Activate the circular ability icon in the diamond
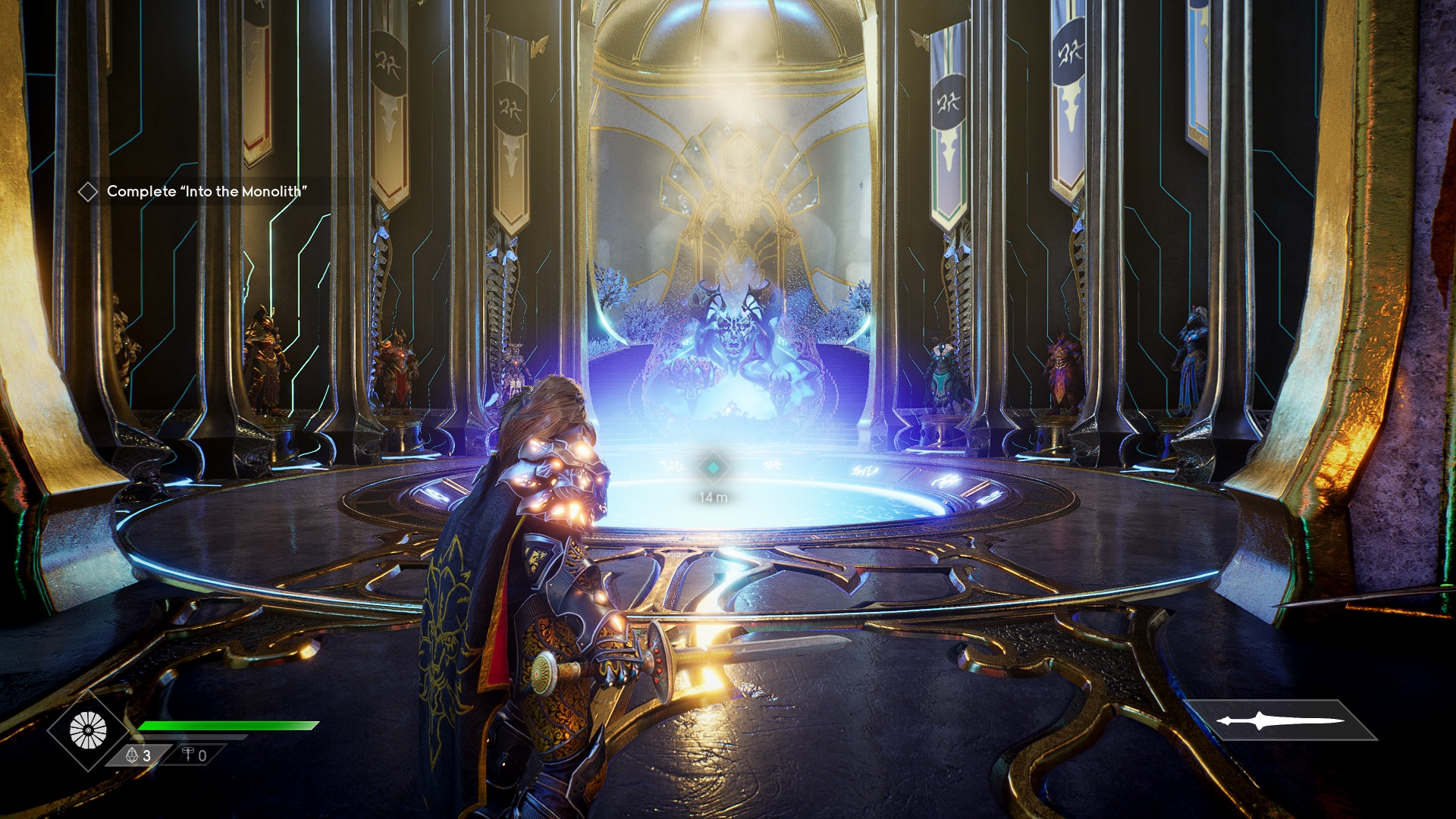The width and height of the screenshot is (1456, 819). coord(89,731)
